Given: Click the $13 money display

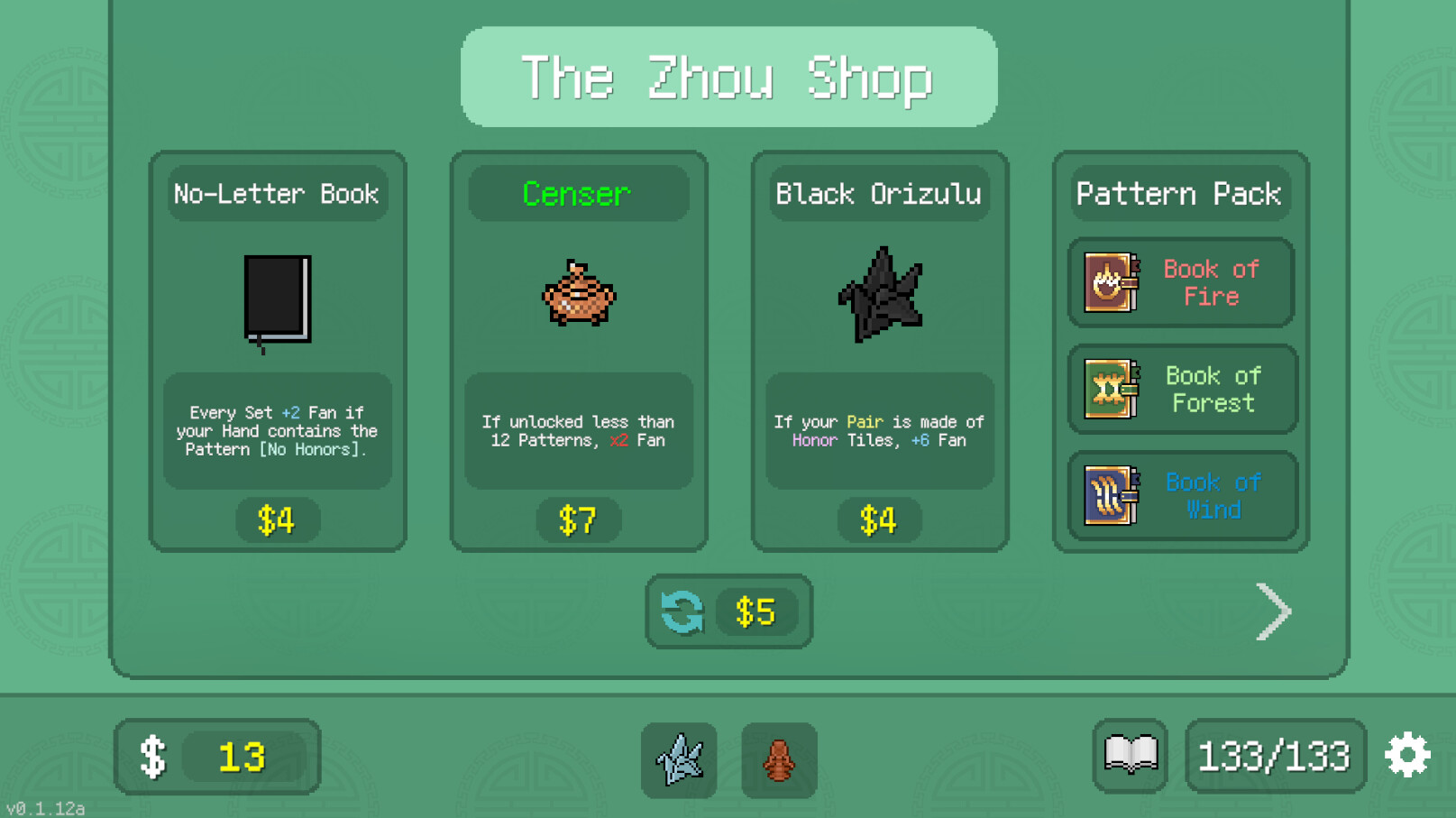Looking at the screenshot, I should click(216, 758).
